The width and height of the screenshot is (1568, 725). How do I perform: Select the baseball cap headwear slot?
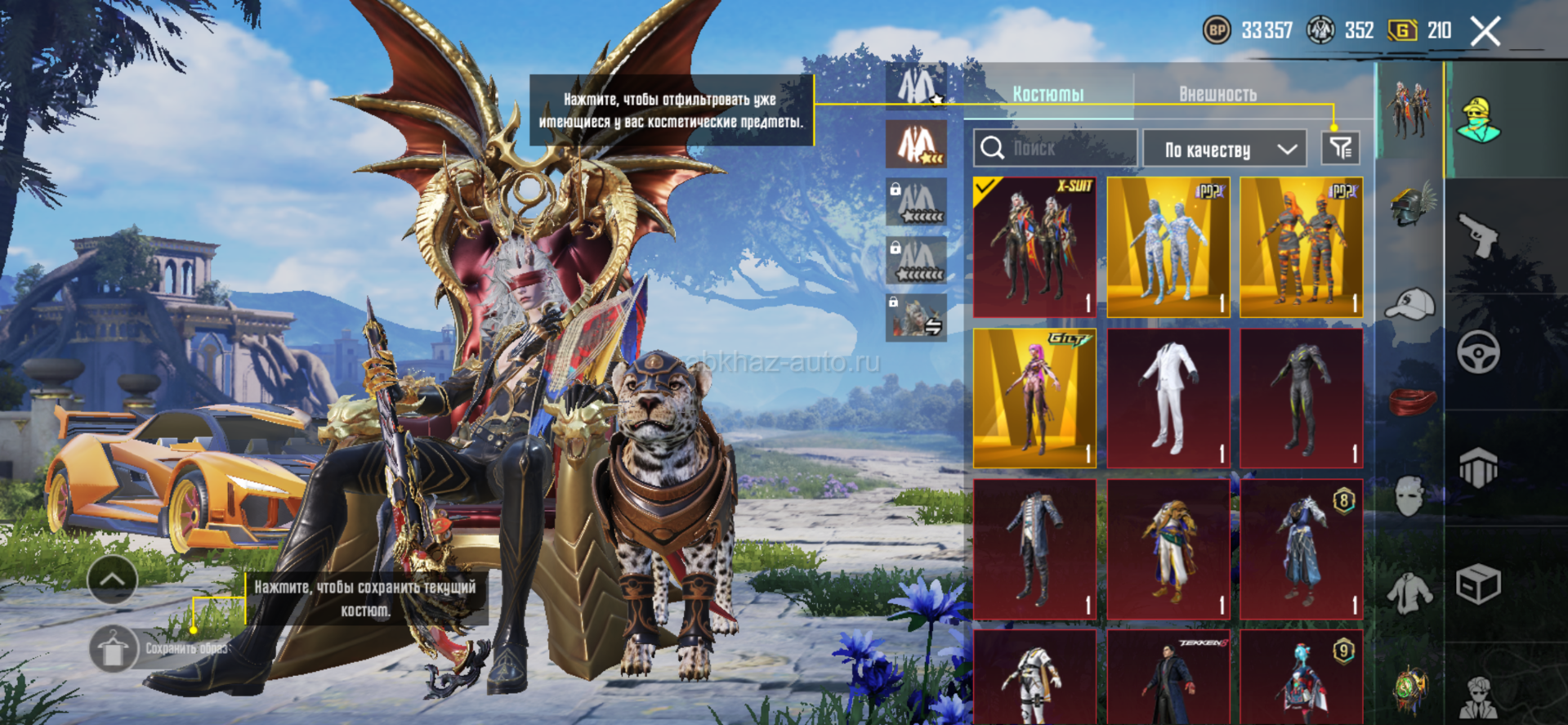[1411, 304]
